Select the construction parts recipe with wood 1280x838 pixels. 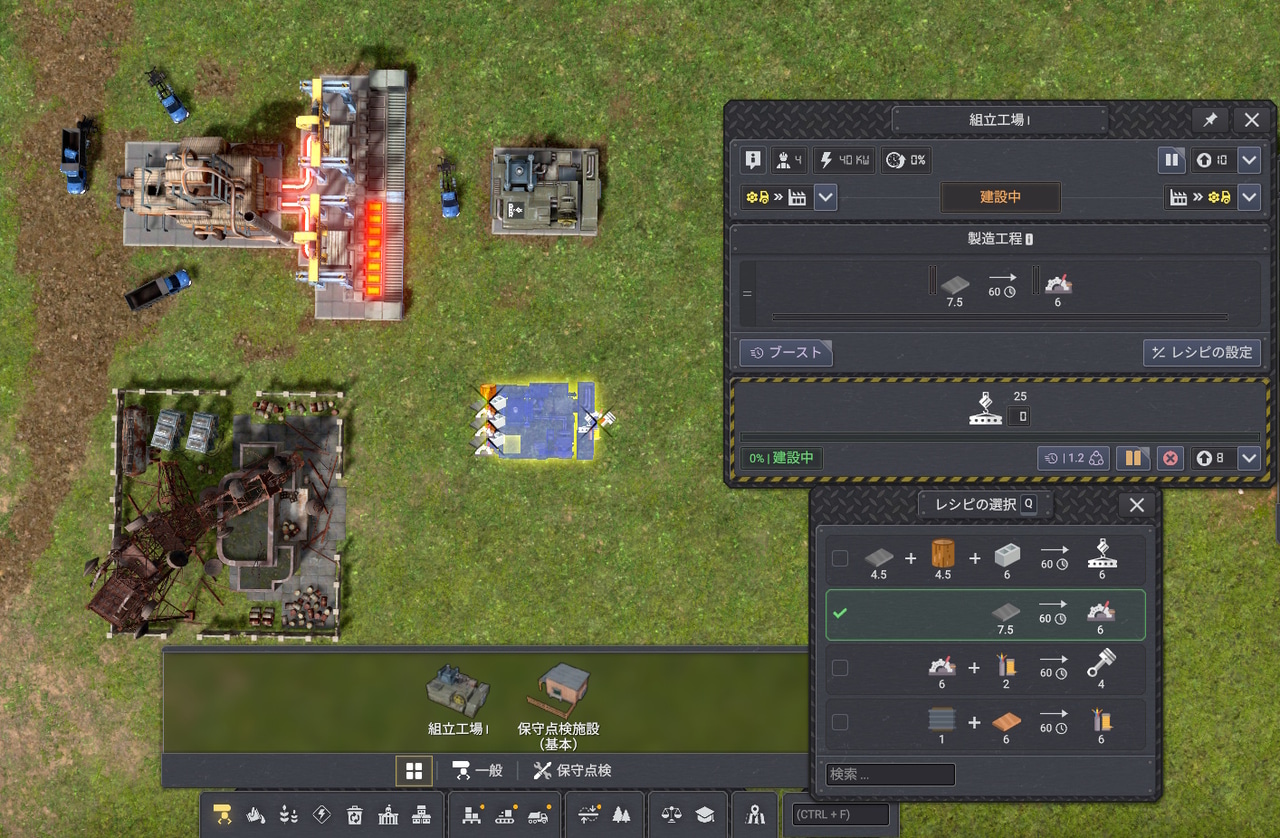pyautogui.click(x=840, y=558)
